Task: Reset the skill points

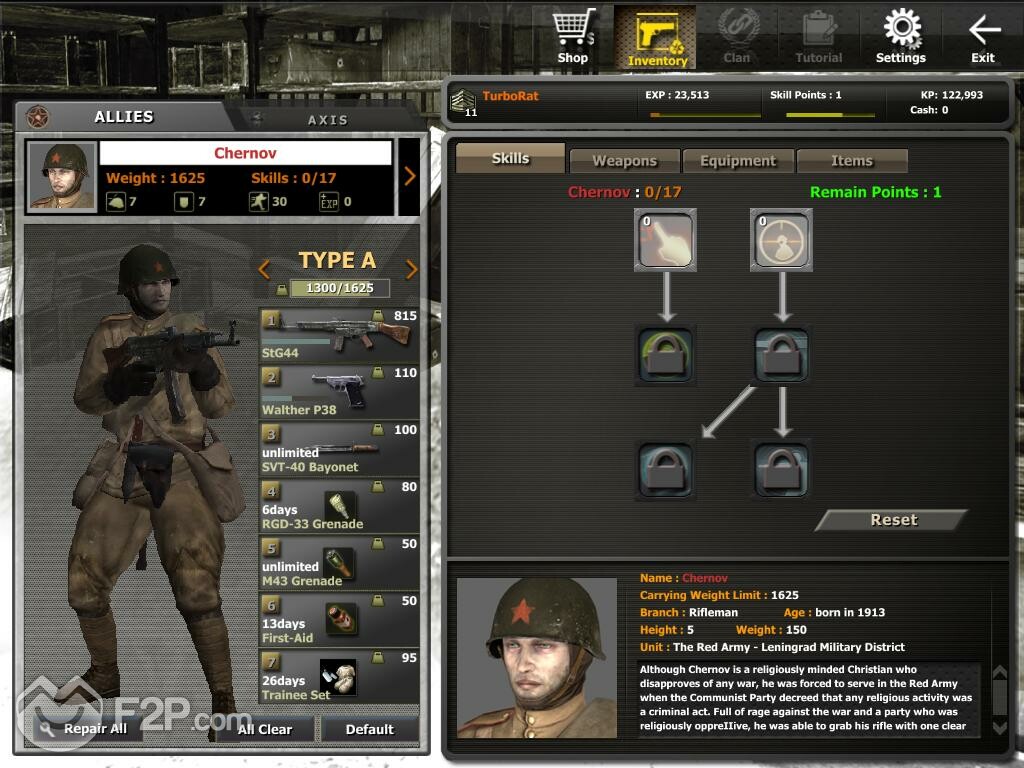Action: [893, 520]
